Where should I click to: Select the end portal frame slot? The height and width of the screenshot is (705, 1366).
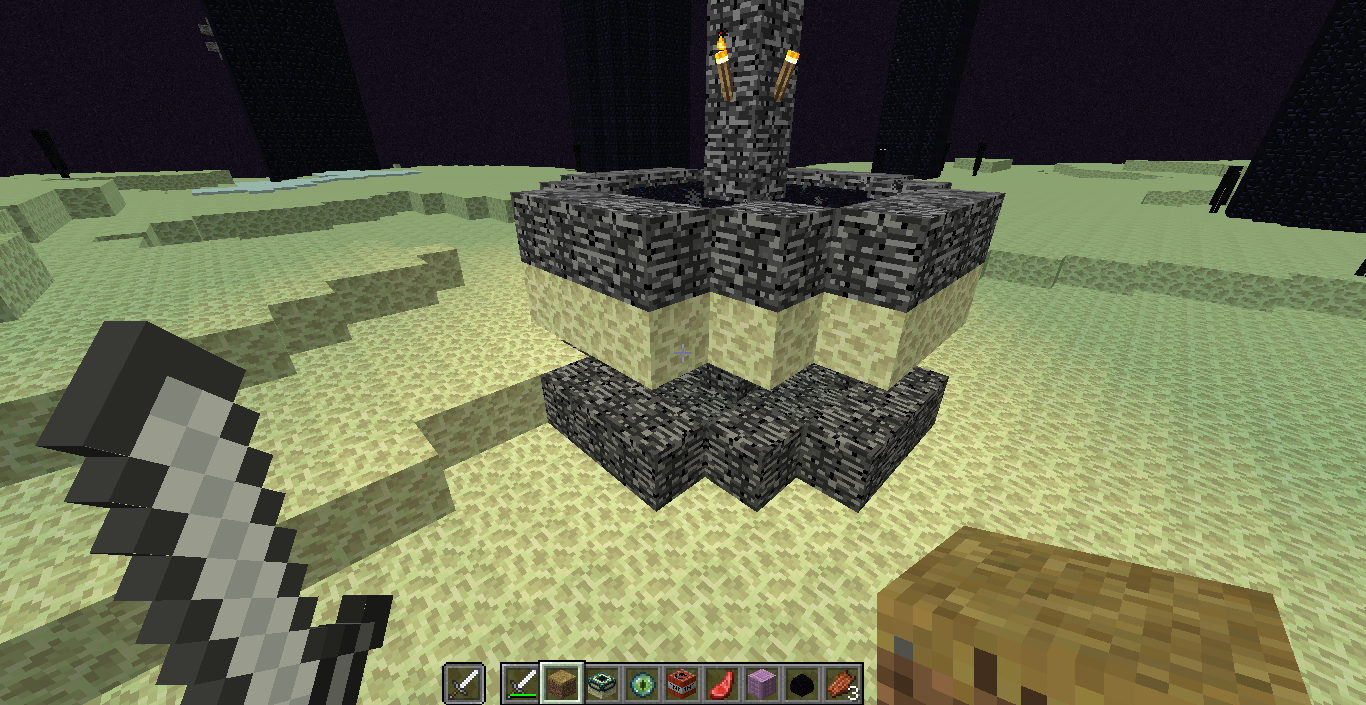(601, 684)
